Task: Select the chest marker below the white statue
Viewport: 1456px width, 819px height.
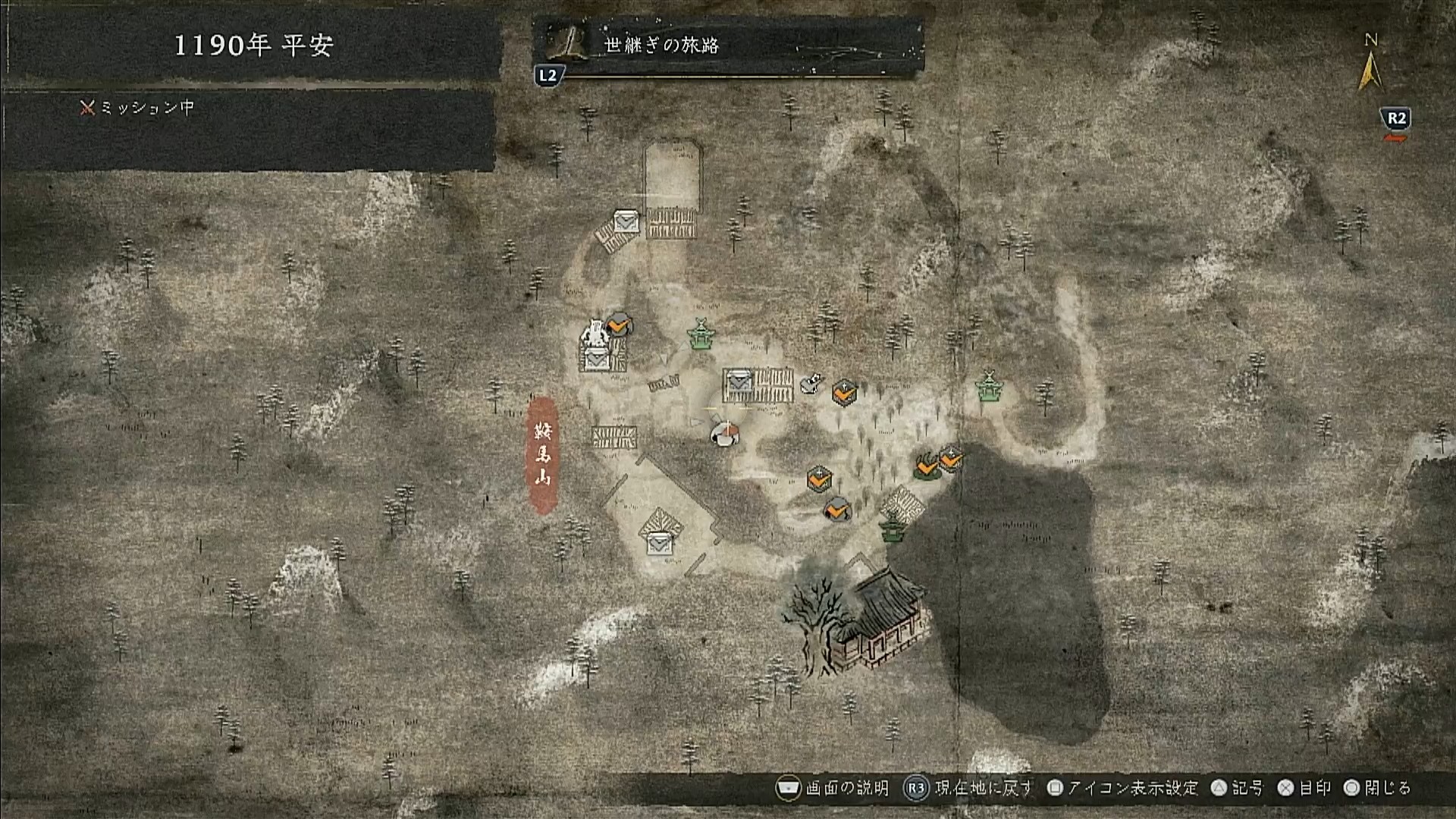Action: coord(595,359)
